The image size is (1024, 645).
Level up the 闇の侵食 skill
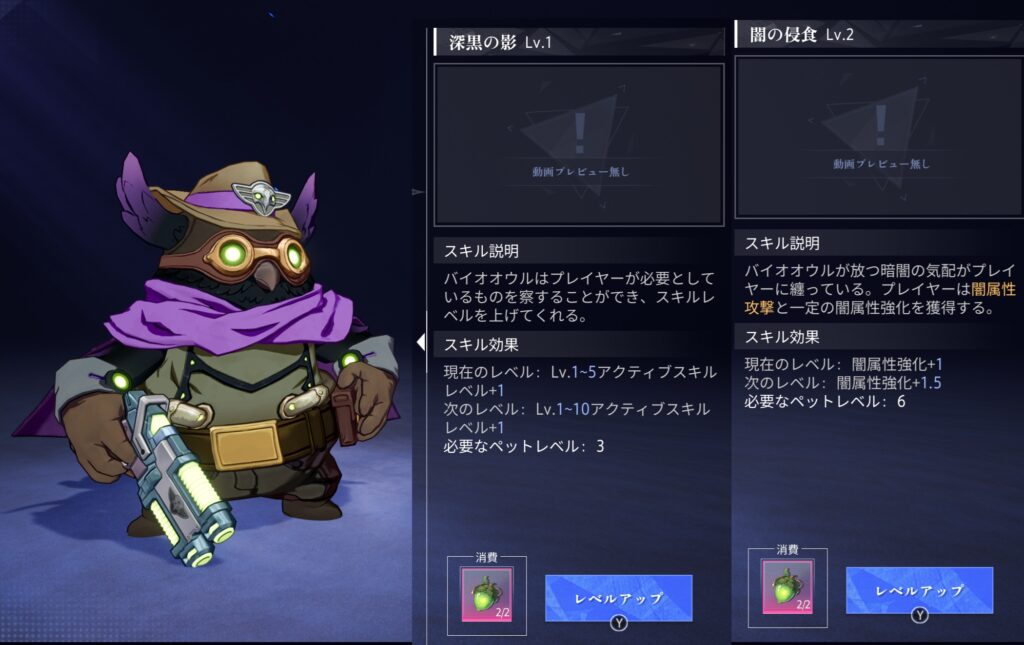[919, 590]
